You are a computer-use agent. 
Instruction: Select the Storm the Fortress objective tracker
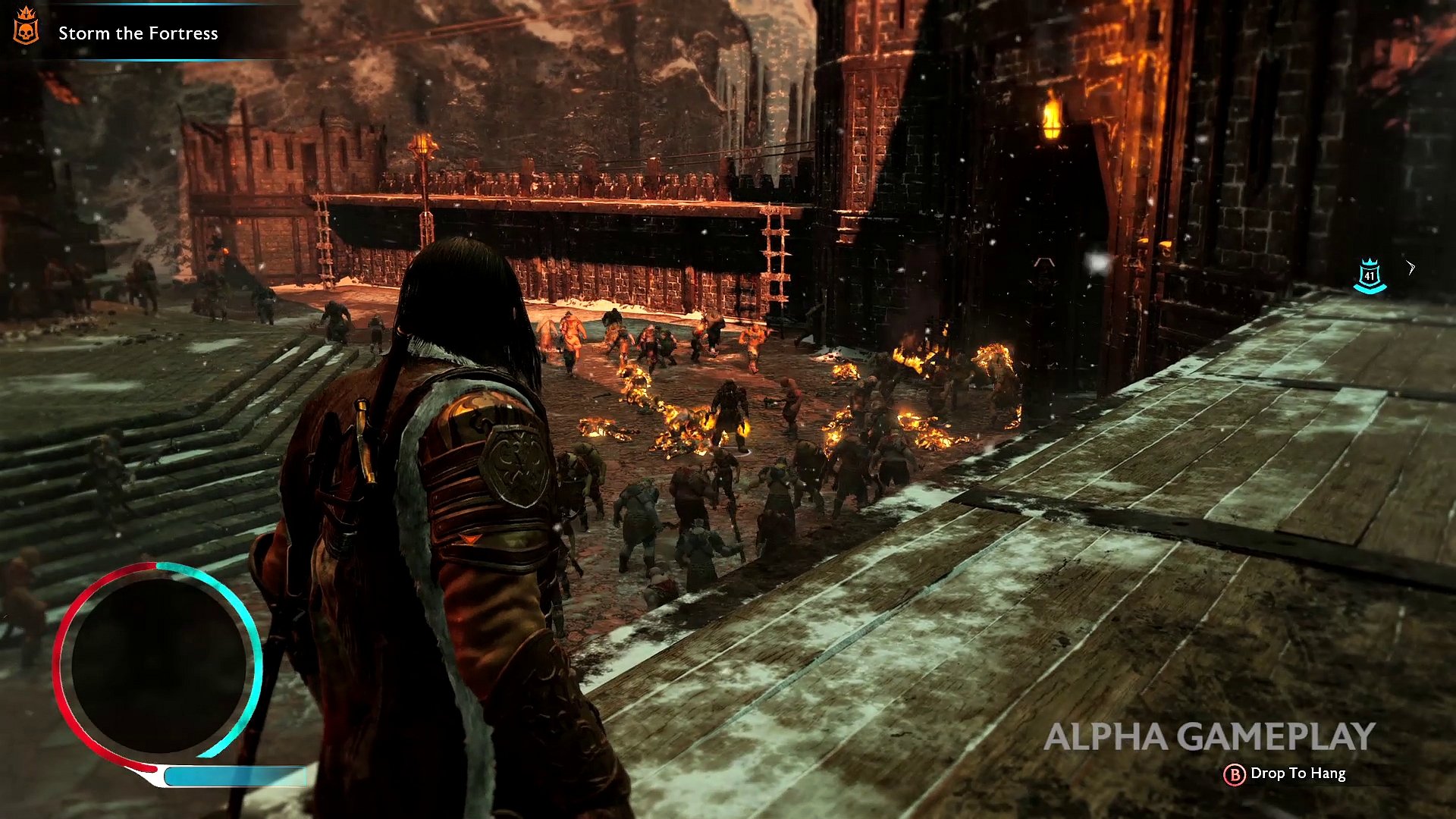point(138,33)
